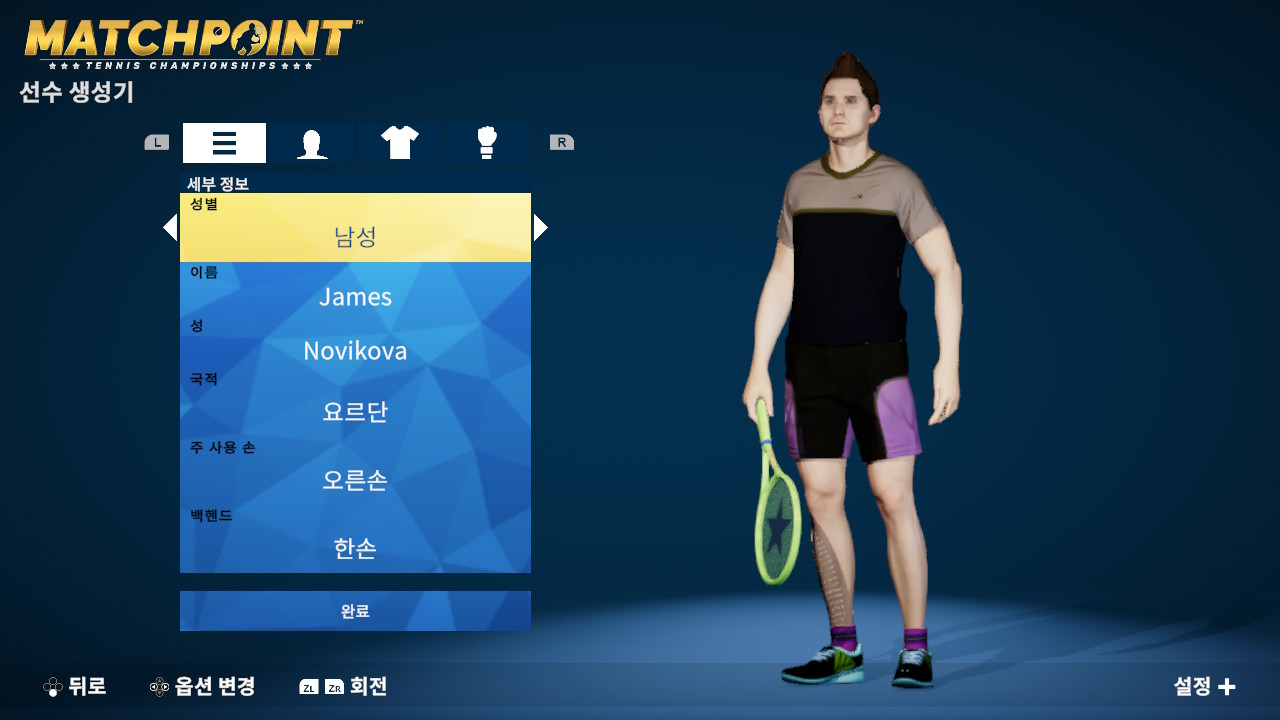Change backhand option from 한손

pyautogui.click(x=355, y=547)
